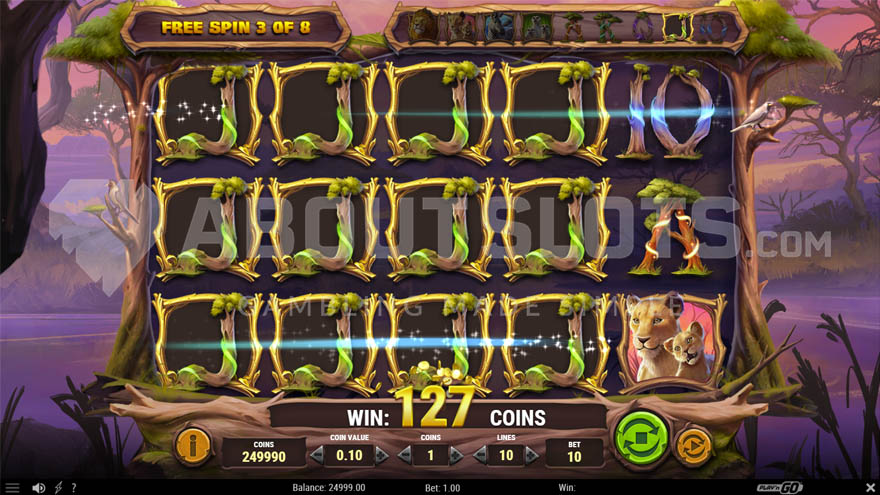Toggle the lightning bolt fast play

click(x=58, y=487)
